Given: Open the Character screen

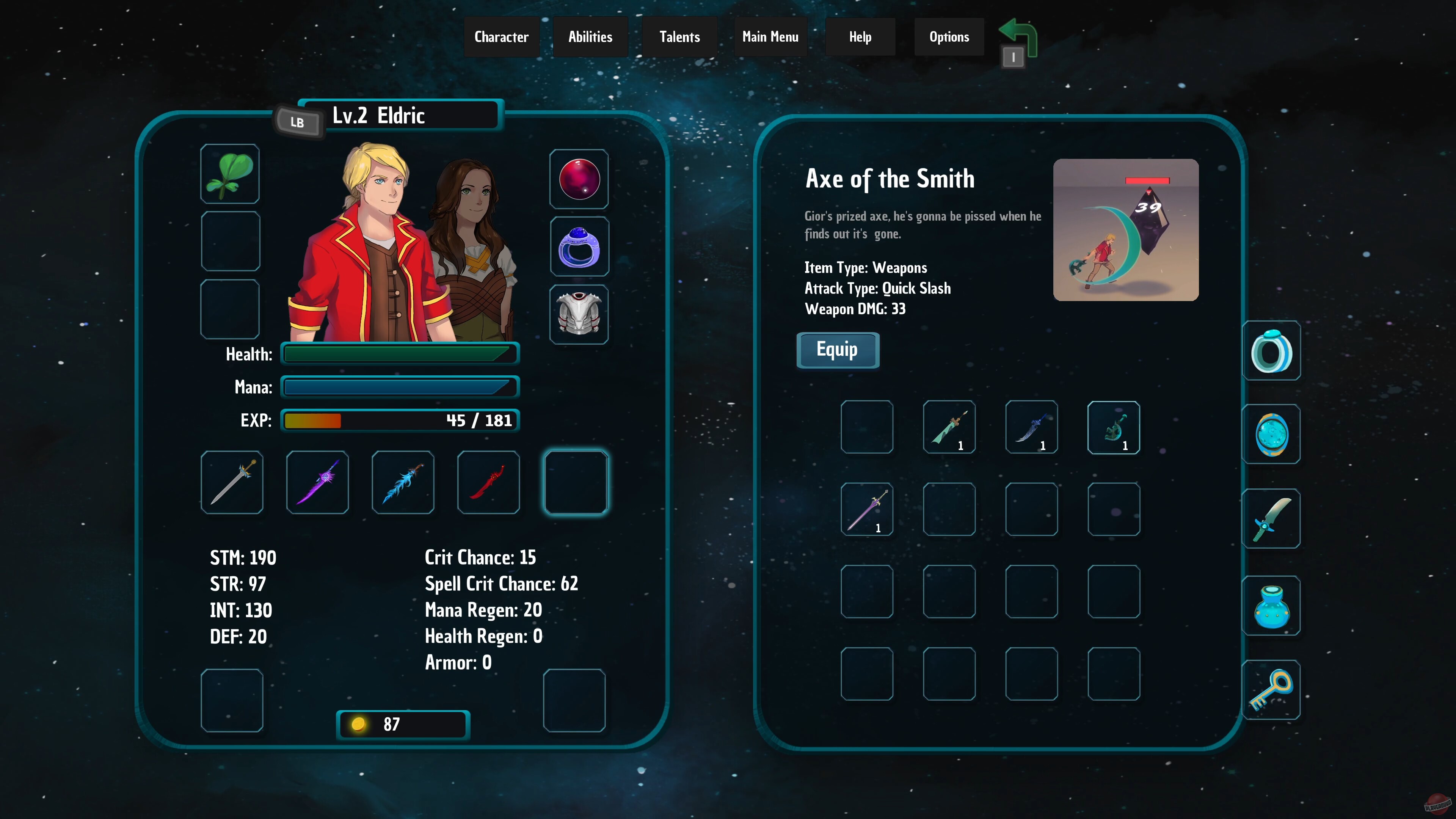Looking at the screenshot, I should (x=501, y=36).
